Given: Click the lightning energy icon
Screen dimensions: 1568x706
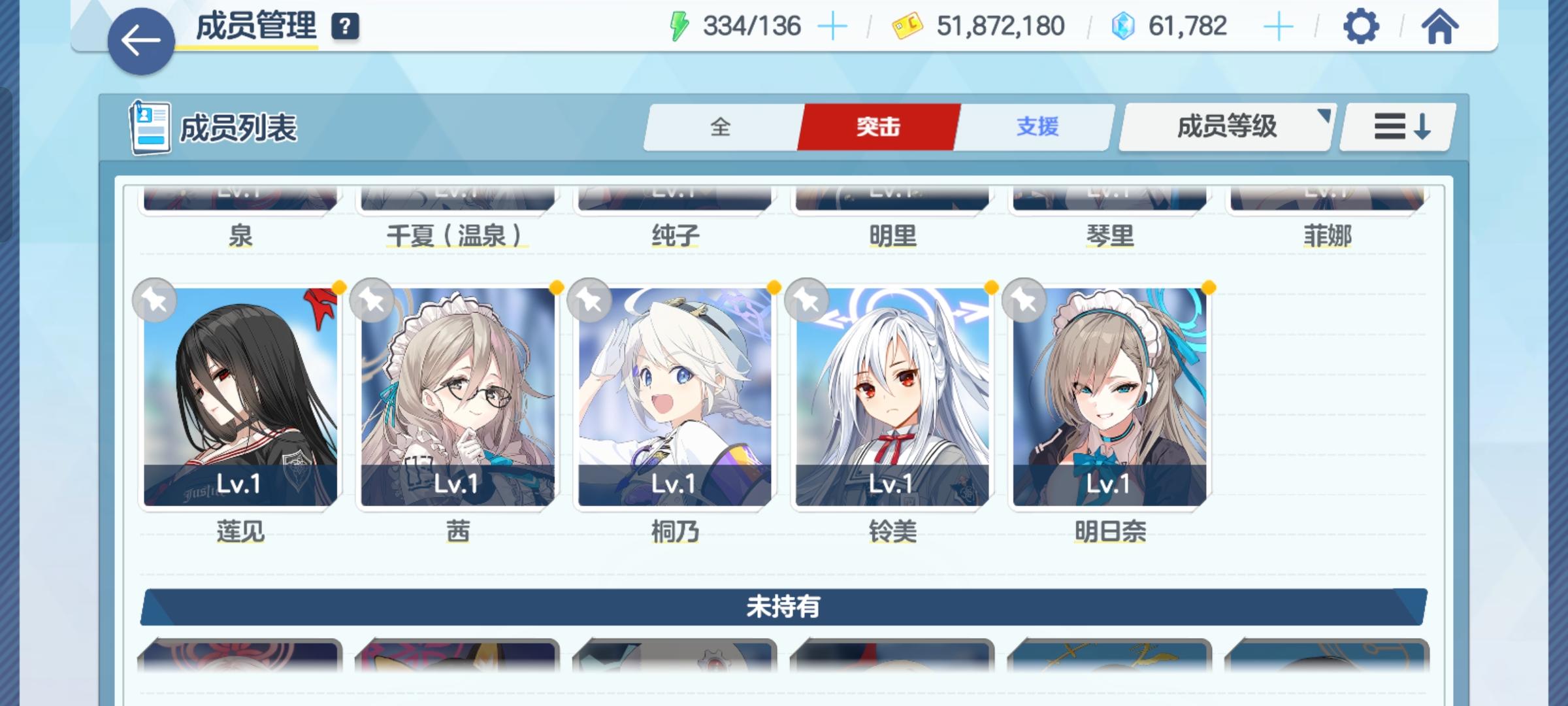Looking at the screenshot, I should pyautogui.click(x=681, y=25).
